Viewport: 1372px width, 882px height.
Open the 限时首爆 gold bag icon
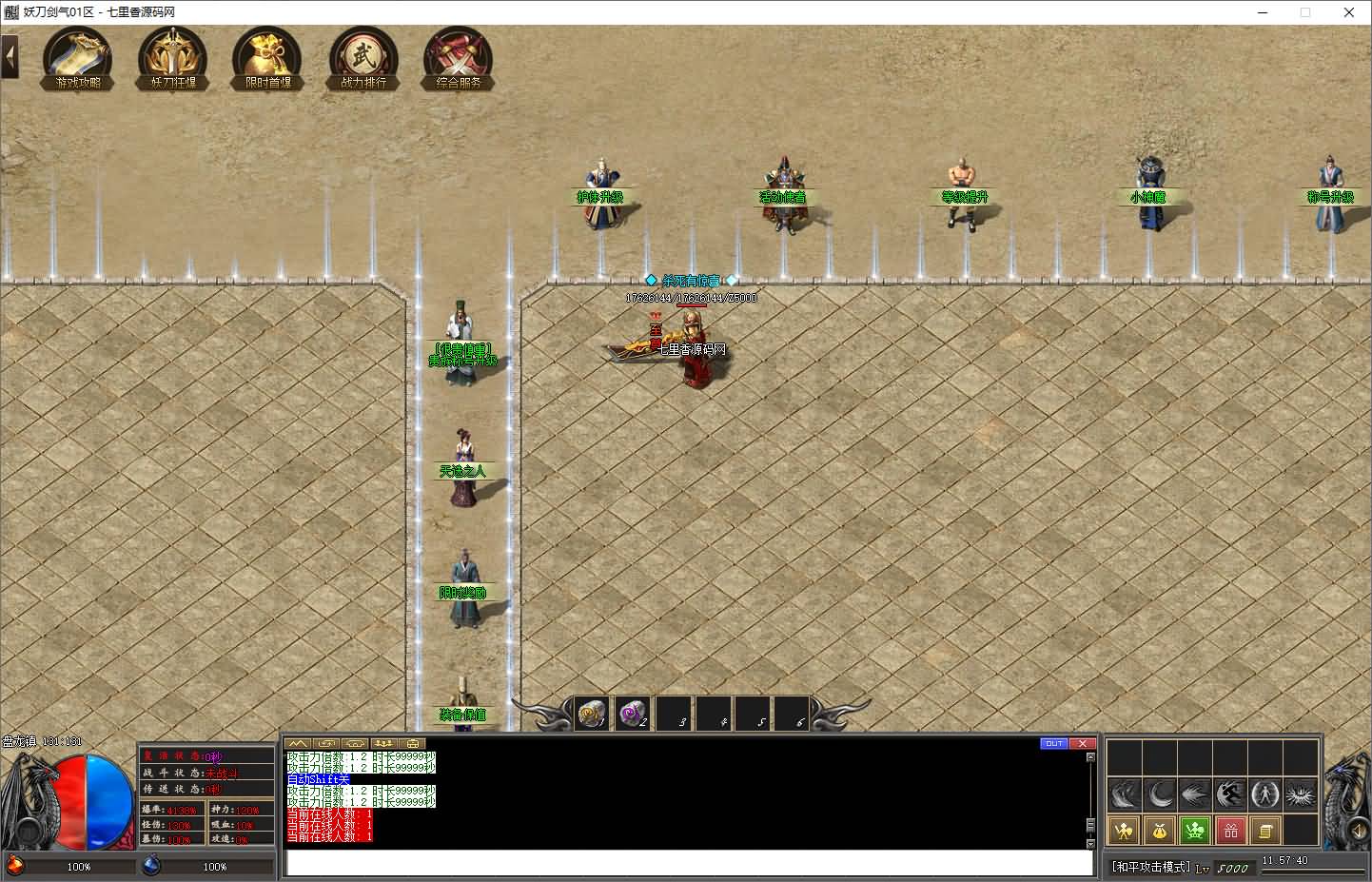coord(267,59)
